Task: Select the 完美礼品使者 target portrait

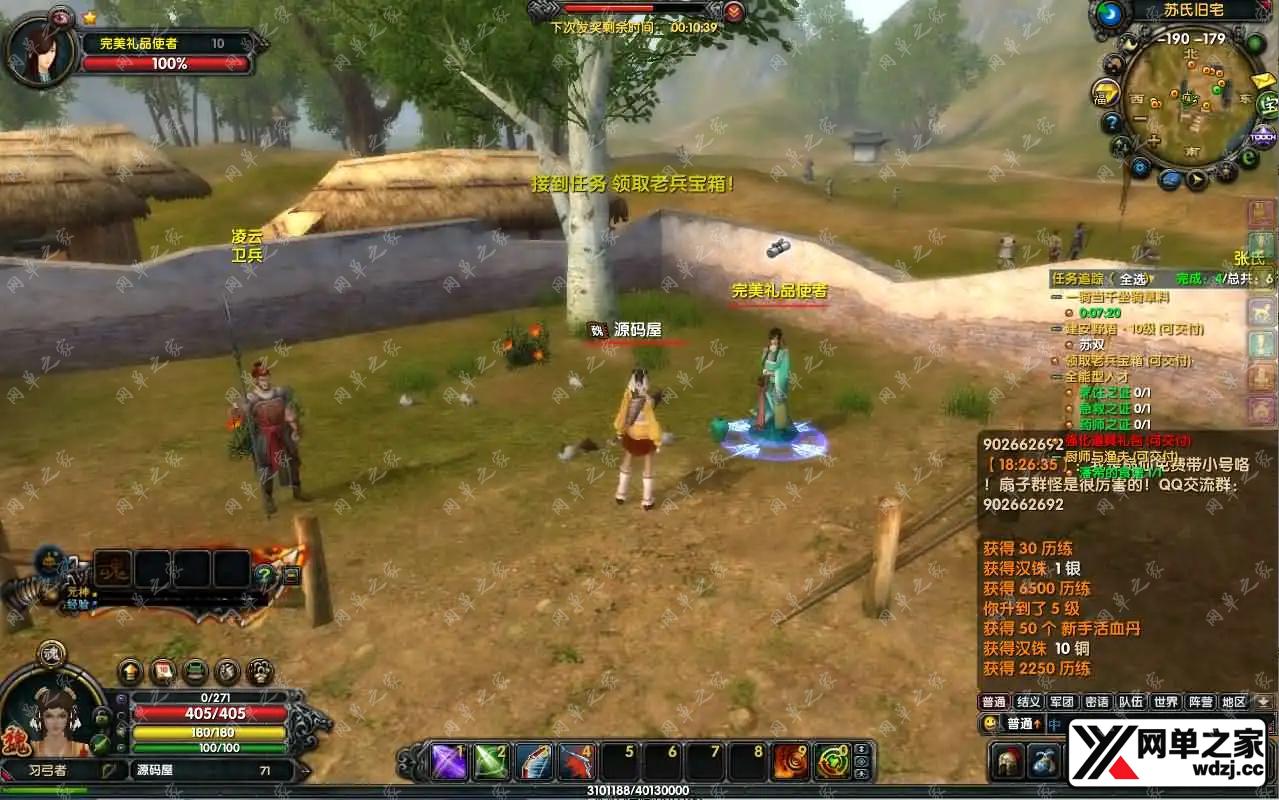Action: (40, 50)
